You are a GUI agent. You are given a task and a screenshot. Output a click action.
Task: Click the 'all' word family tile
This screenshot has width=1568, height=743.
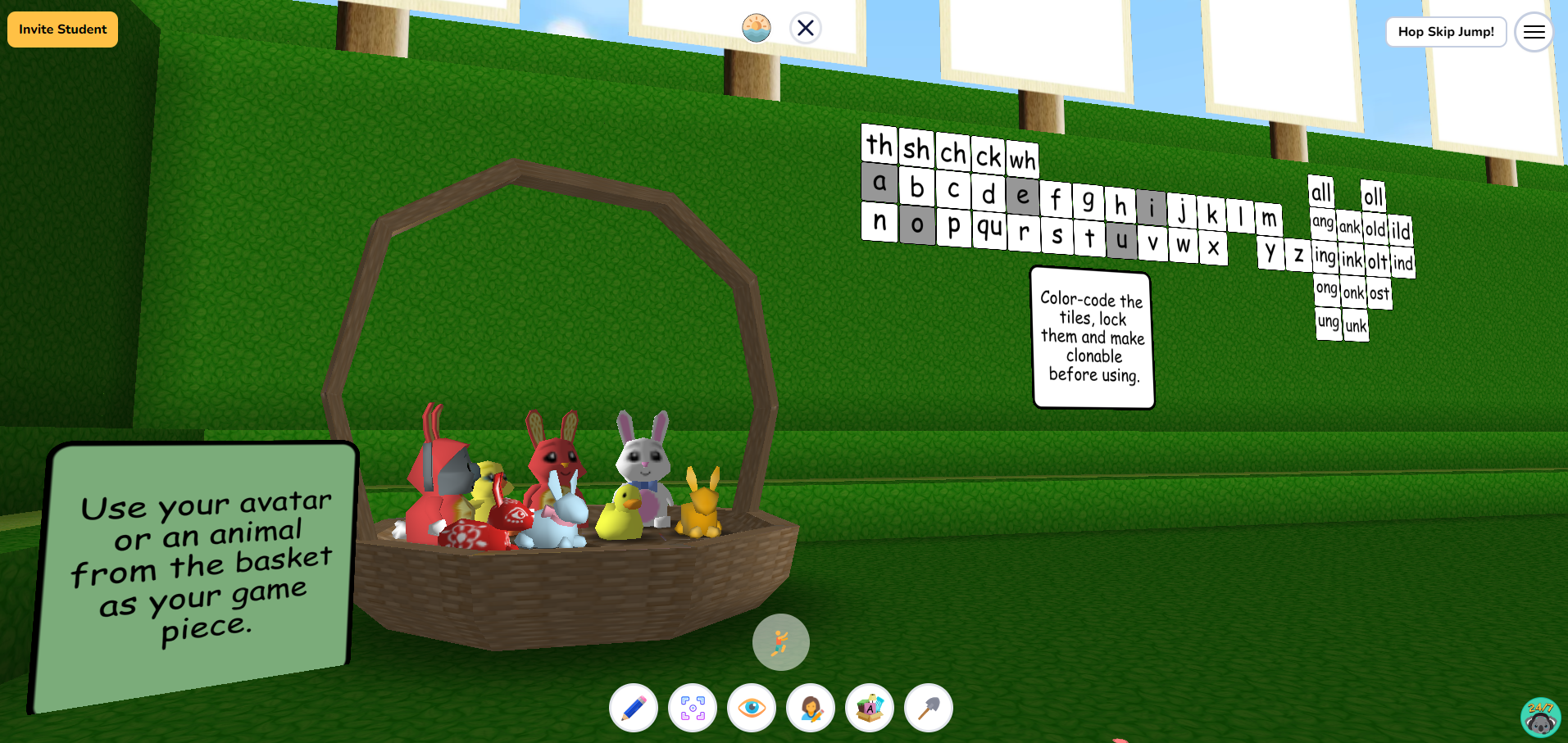pyautogui.click(x=1321, y=193)
